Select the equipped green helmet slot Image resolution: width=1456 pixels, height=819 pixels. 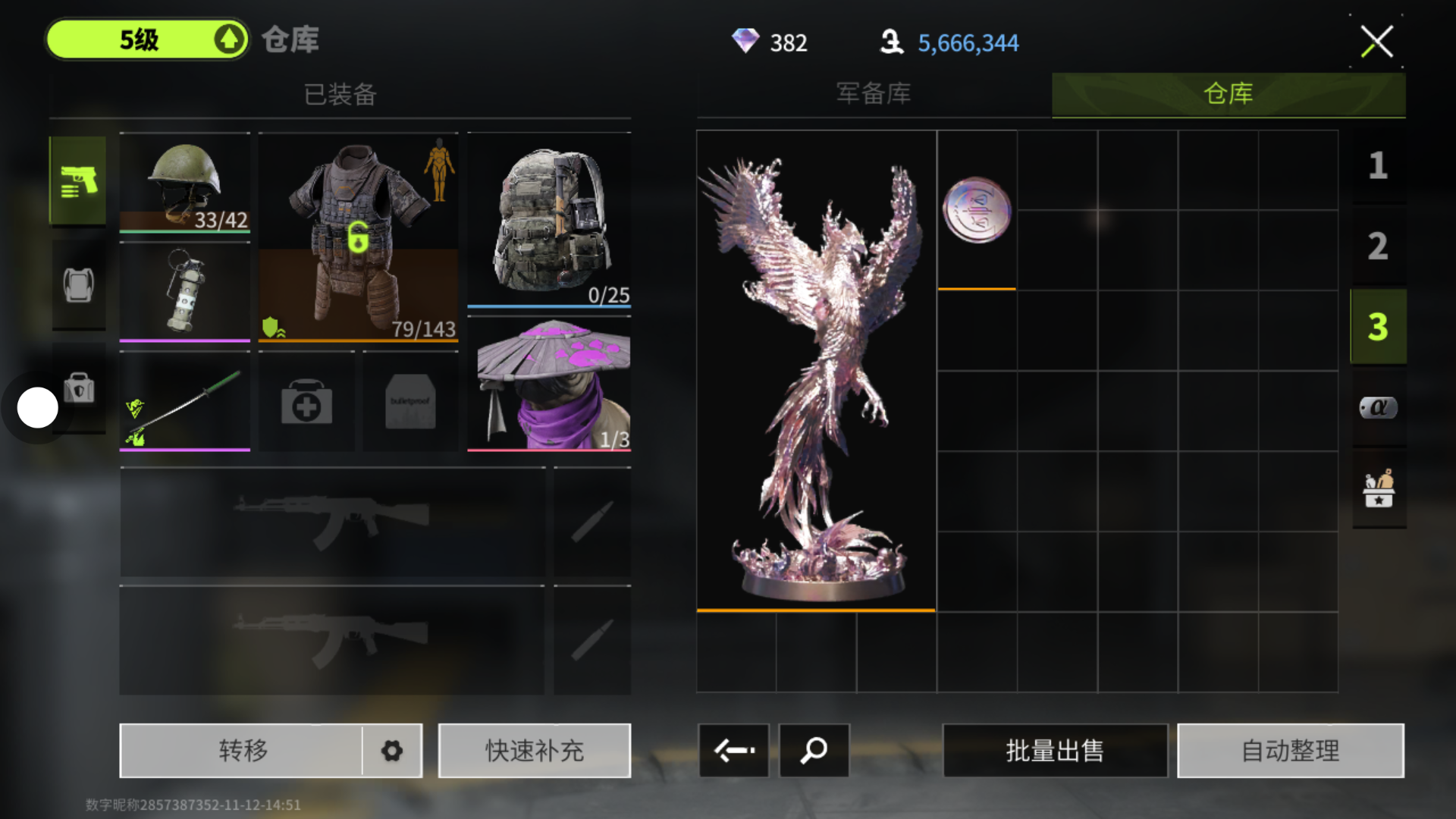[x=184, y=182]
